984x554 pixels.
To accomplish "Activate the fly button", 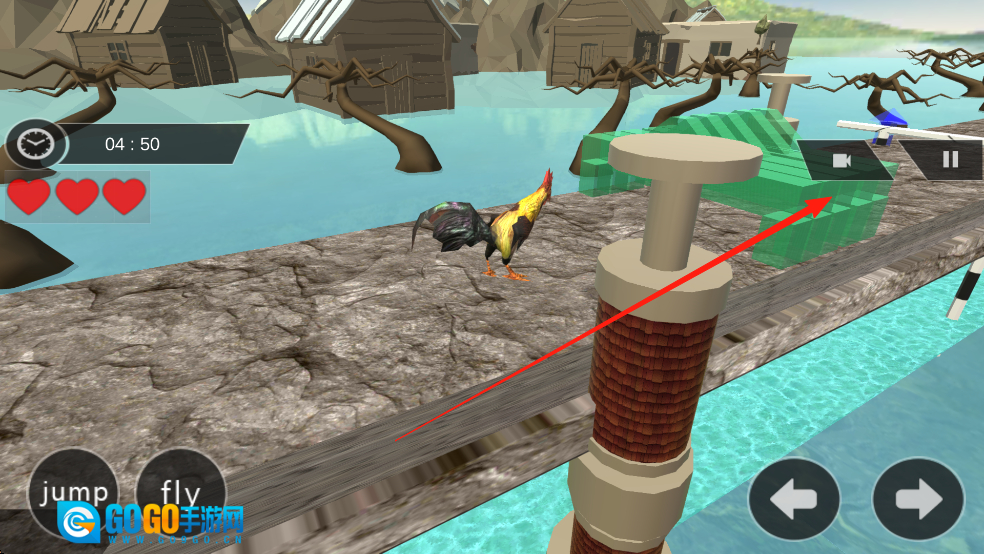I will click(x=180, y=492).
